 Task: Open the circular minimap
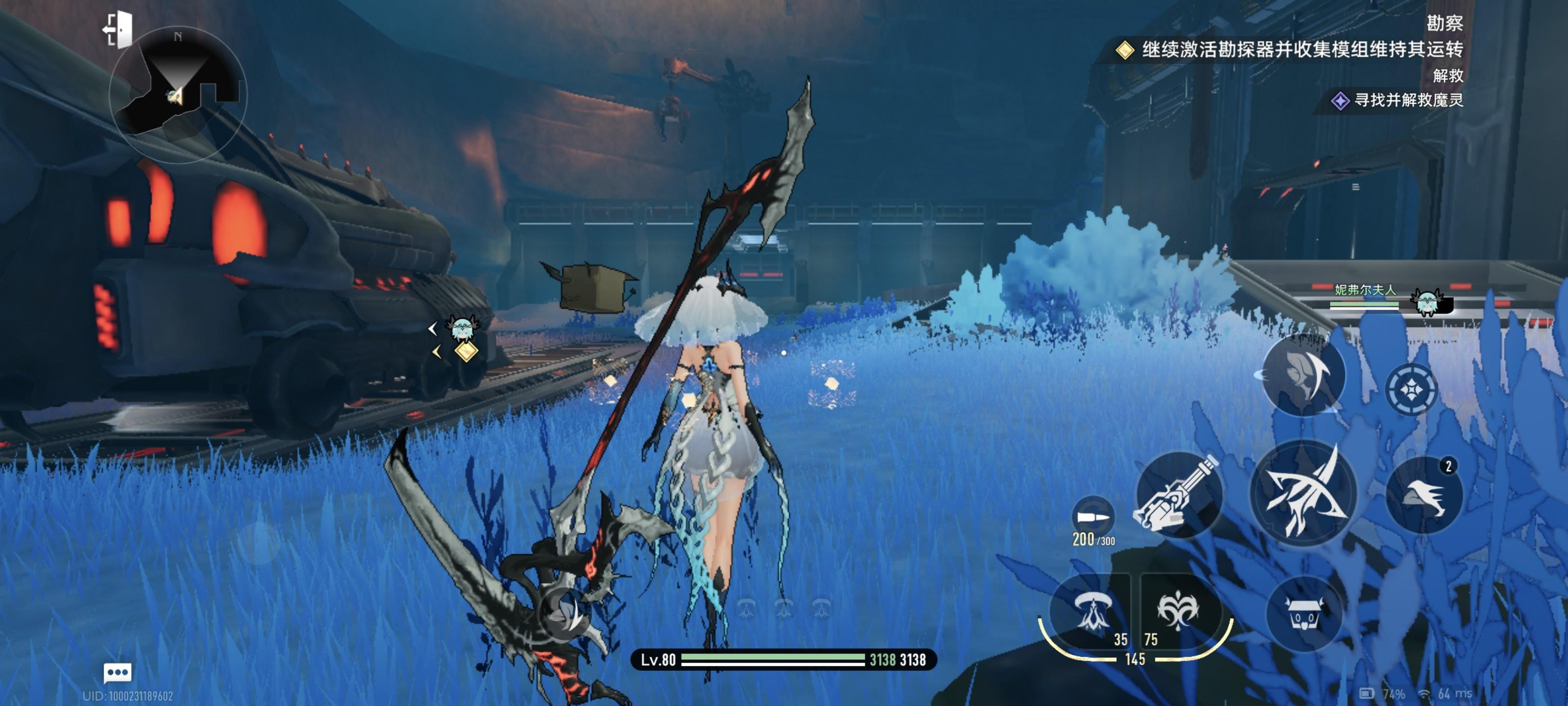[x=177, y=95]
